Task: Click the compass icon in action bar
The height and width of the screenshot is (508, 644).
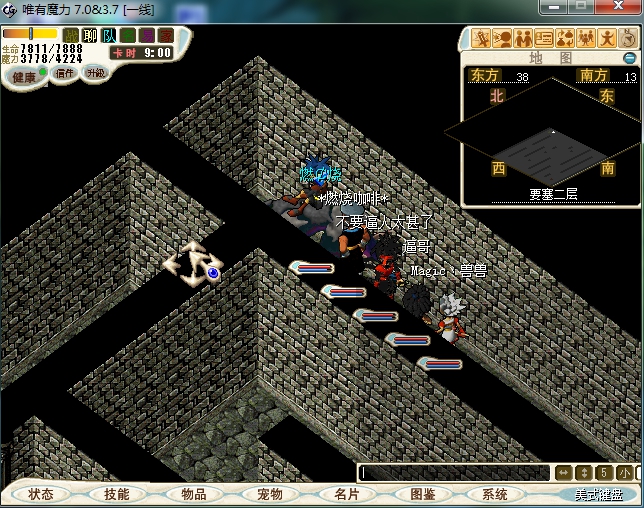Action: pos(627,39)
